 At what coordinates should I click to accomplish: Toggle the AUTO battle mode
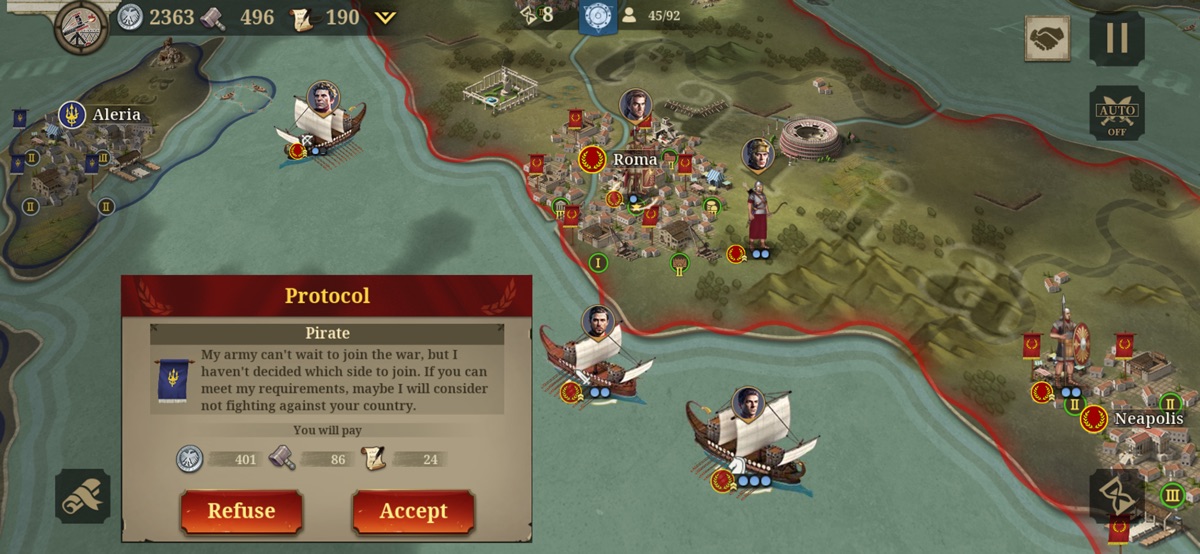tap(1116, 112)
